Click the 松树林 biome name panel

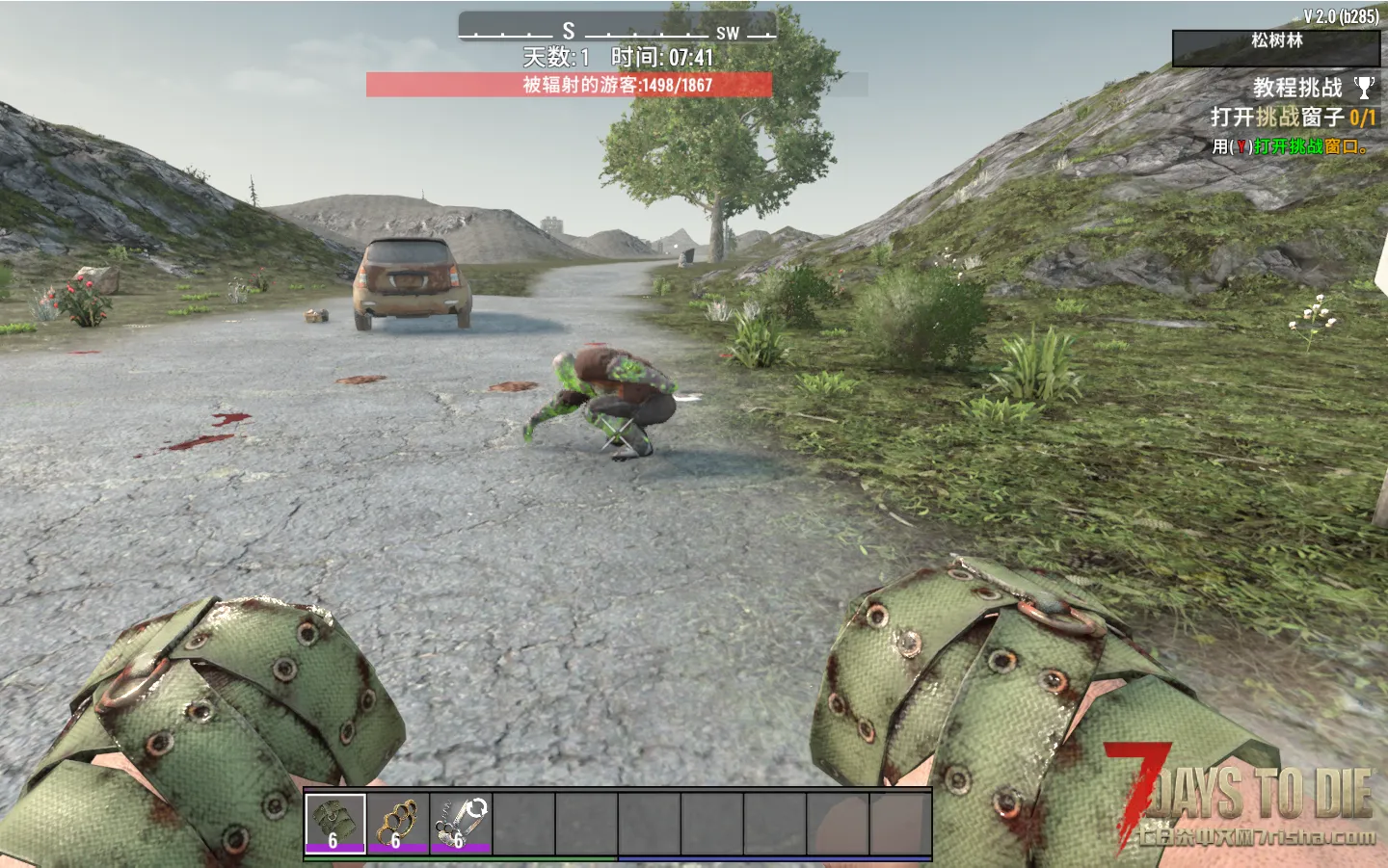point(1275,47)
